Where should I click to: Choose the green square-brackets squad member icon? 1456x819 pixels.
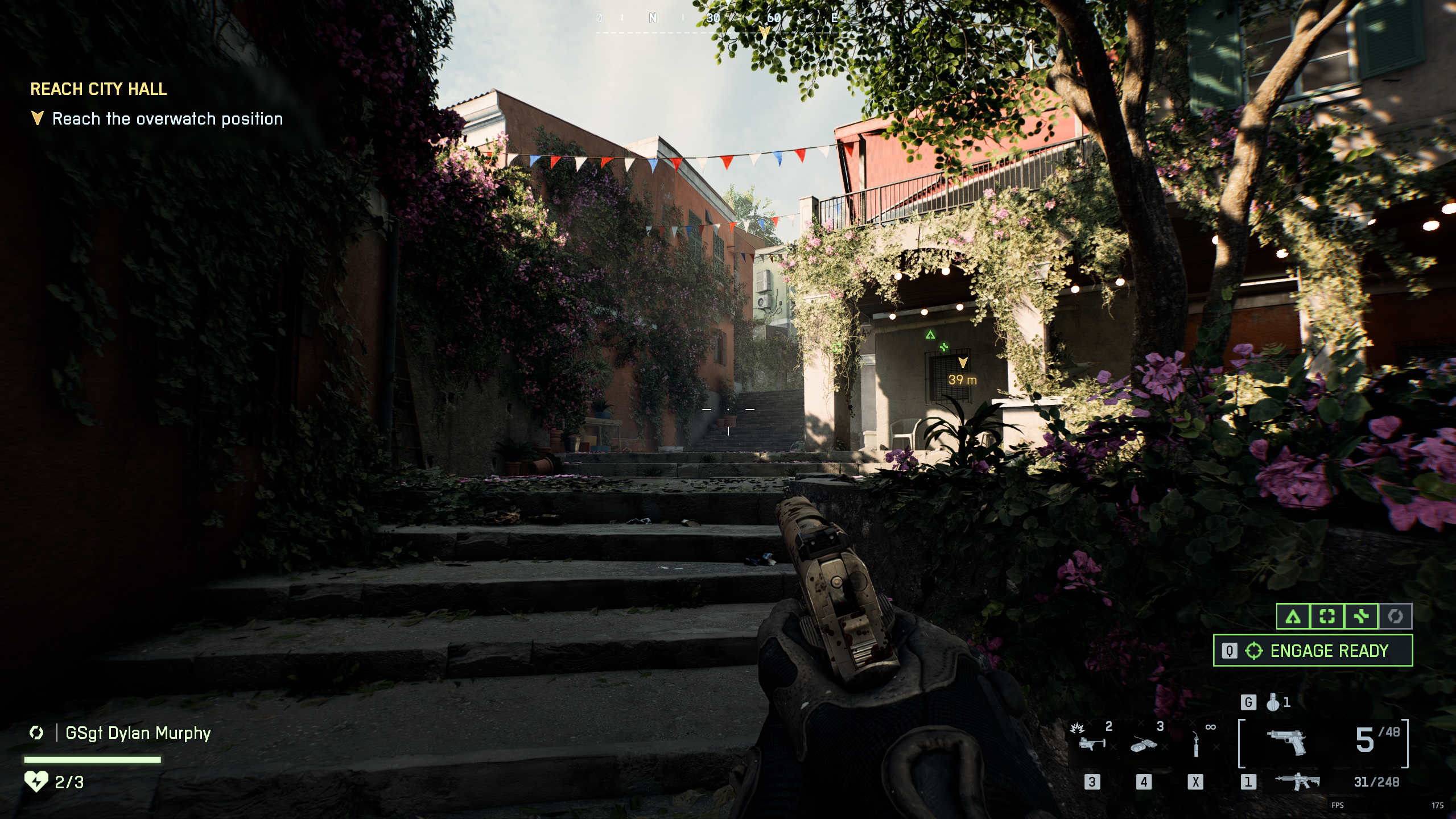1327,617
